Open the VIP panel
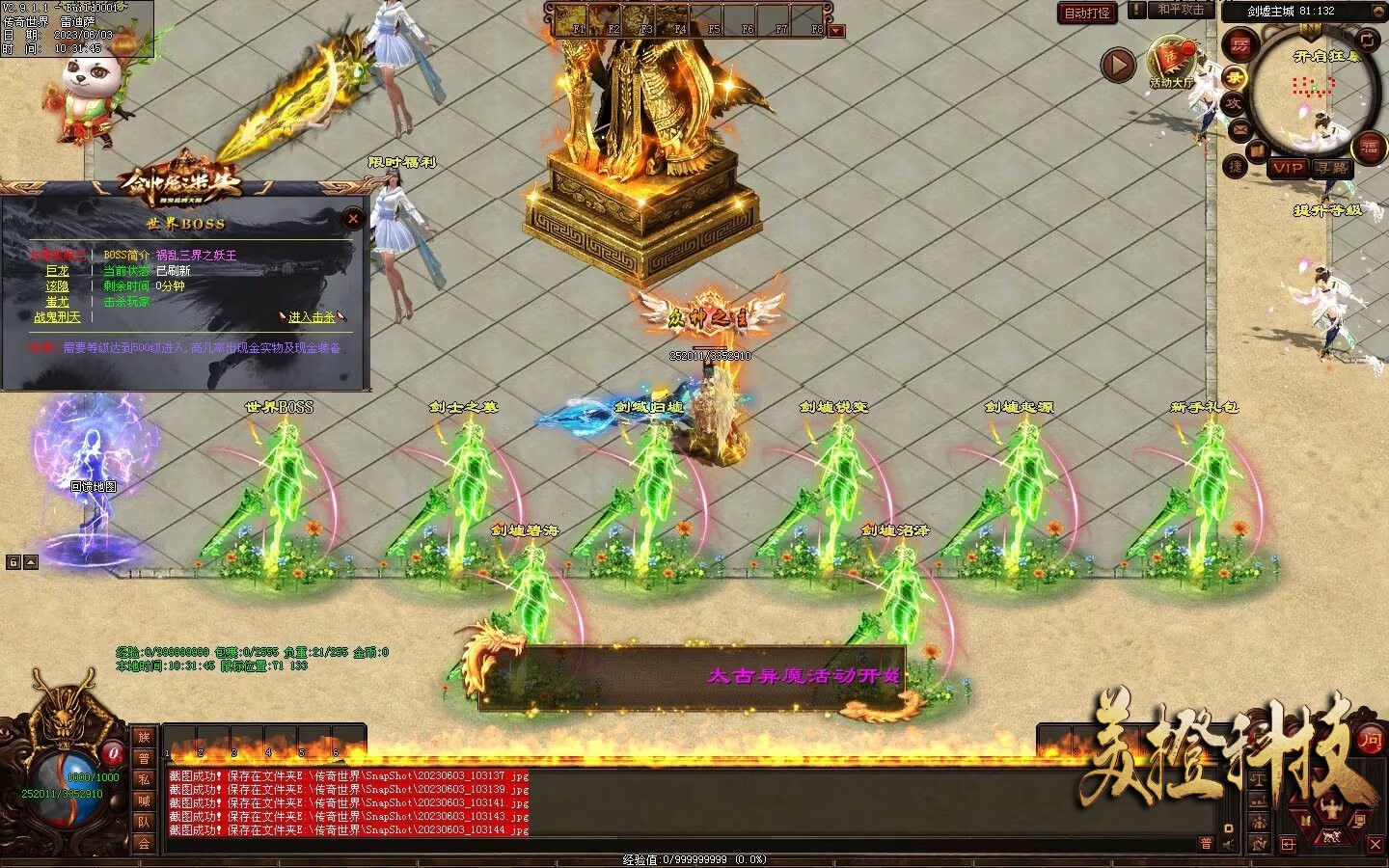The image size is (1389, 868). pos(1287,168)
